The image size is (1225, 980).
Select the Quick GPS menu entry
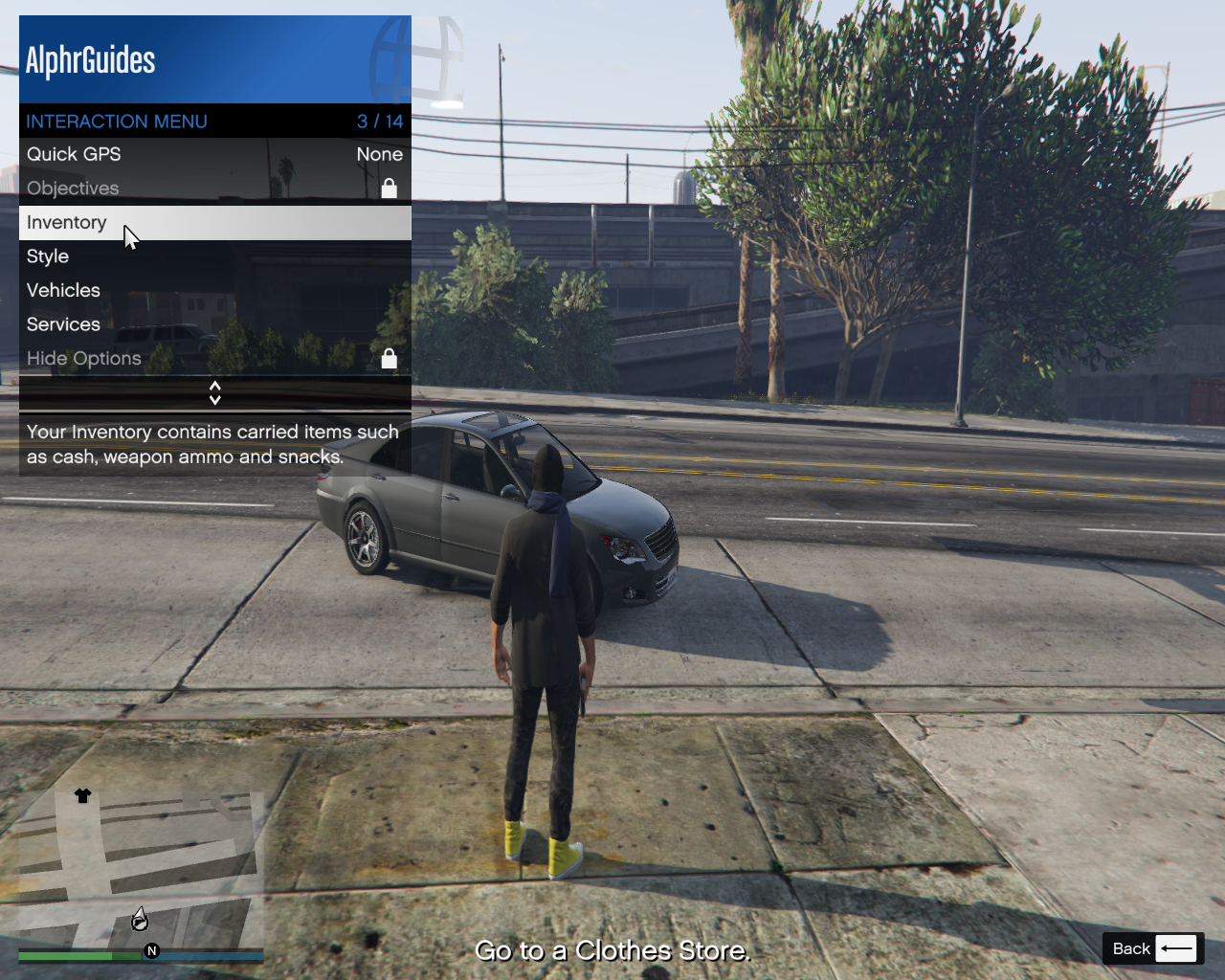(x=214, y=154)
